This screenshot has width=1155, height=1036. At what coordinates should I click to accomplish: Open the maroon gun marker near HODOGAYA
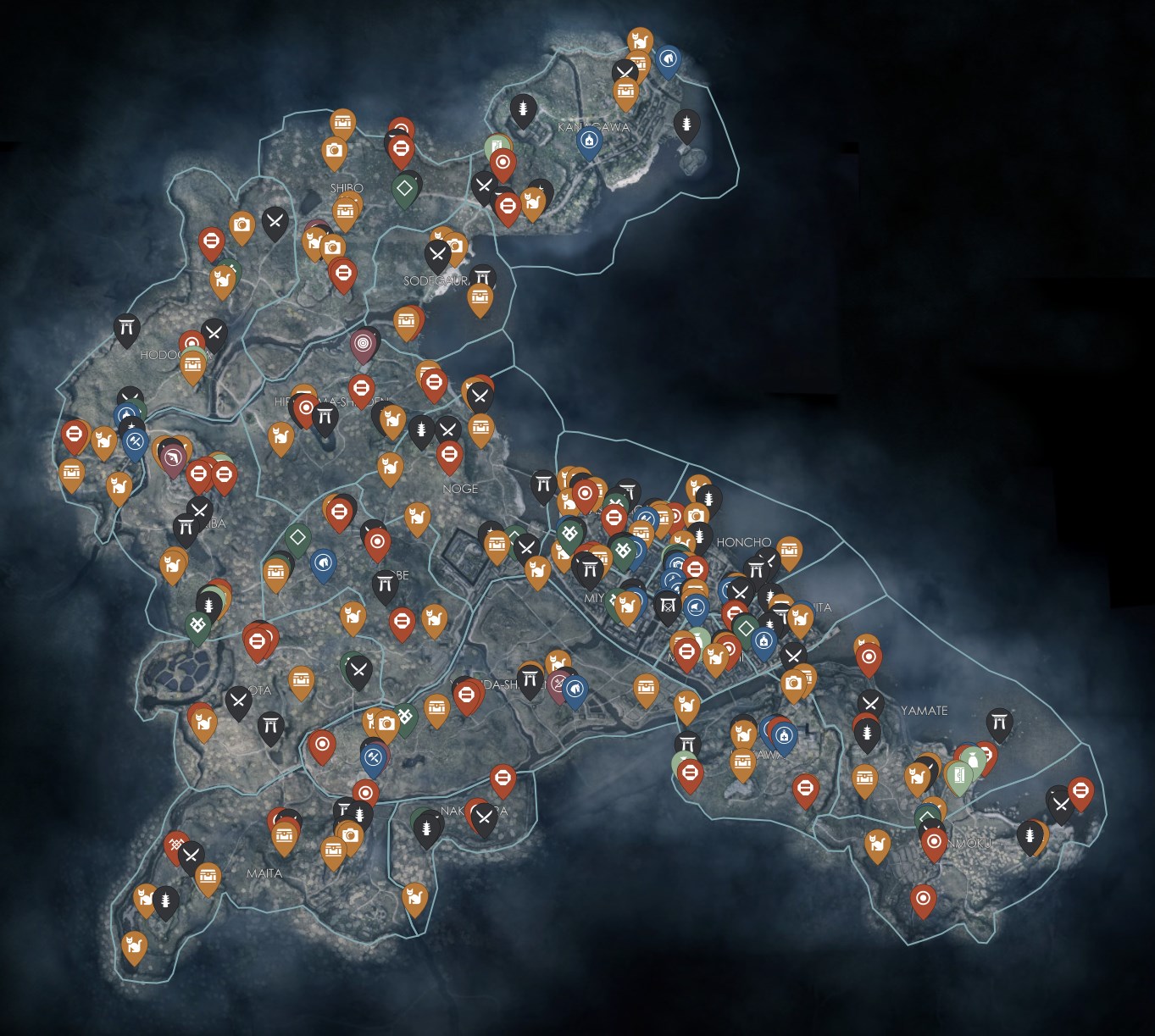click(174, 456)
